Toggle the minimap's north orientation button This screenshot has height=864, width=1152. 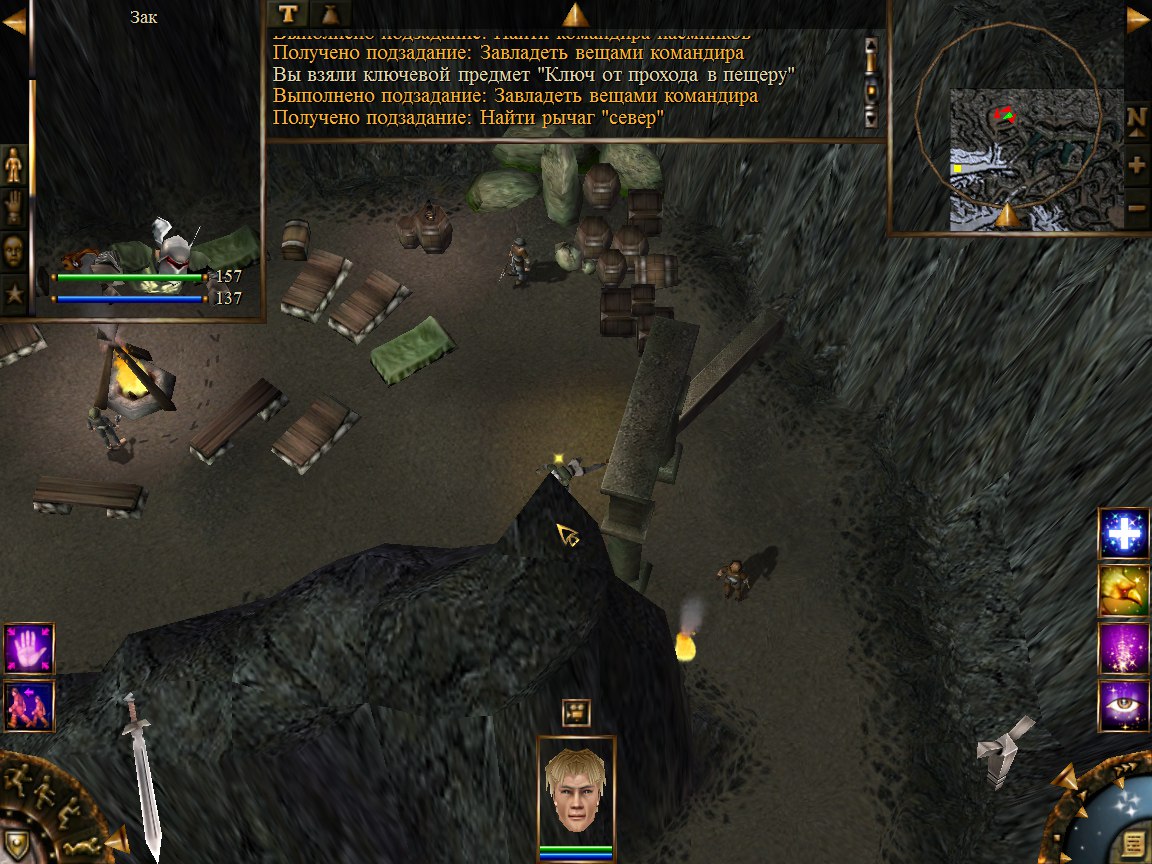[x=1136, y=116]
